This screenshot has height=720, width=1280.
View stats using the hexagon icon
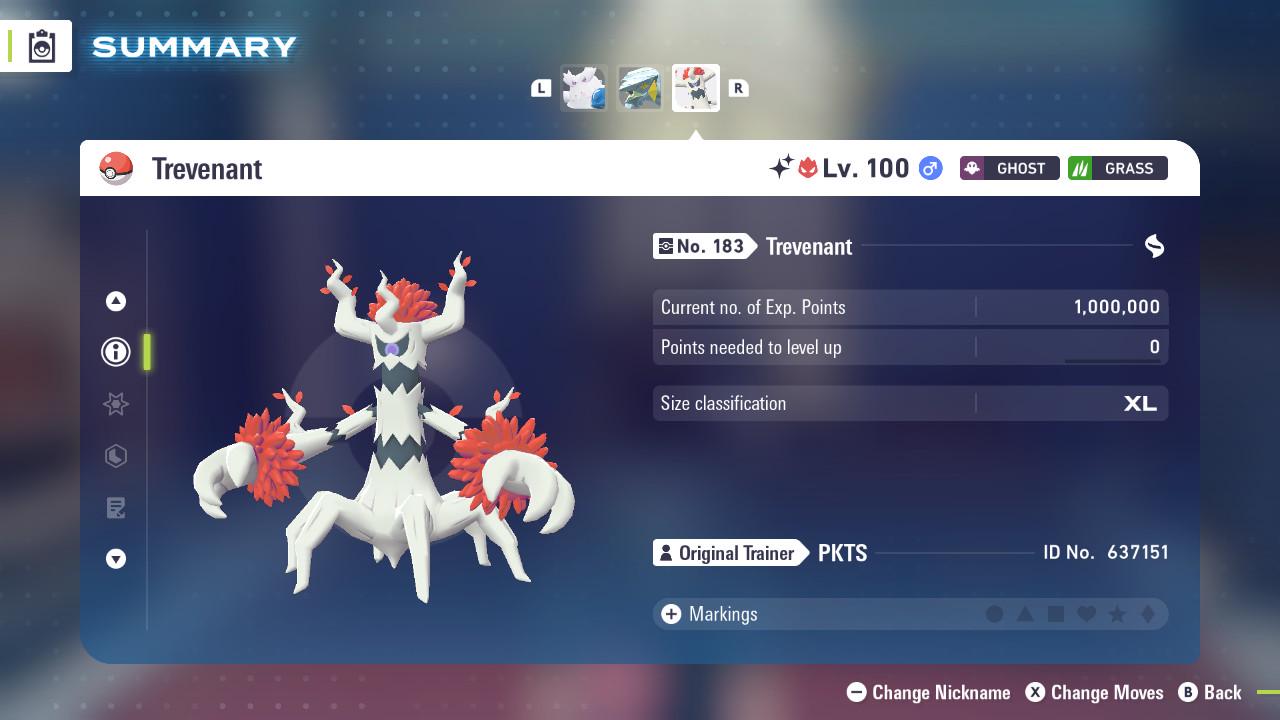[115, 456]
